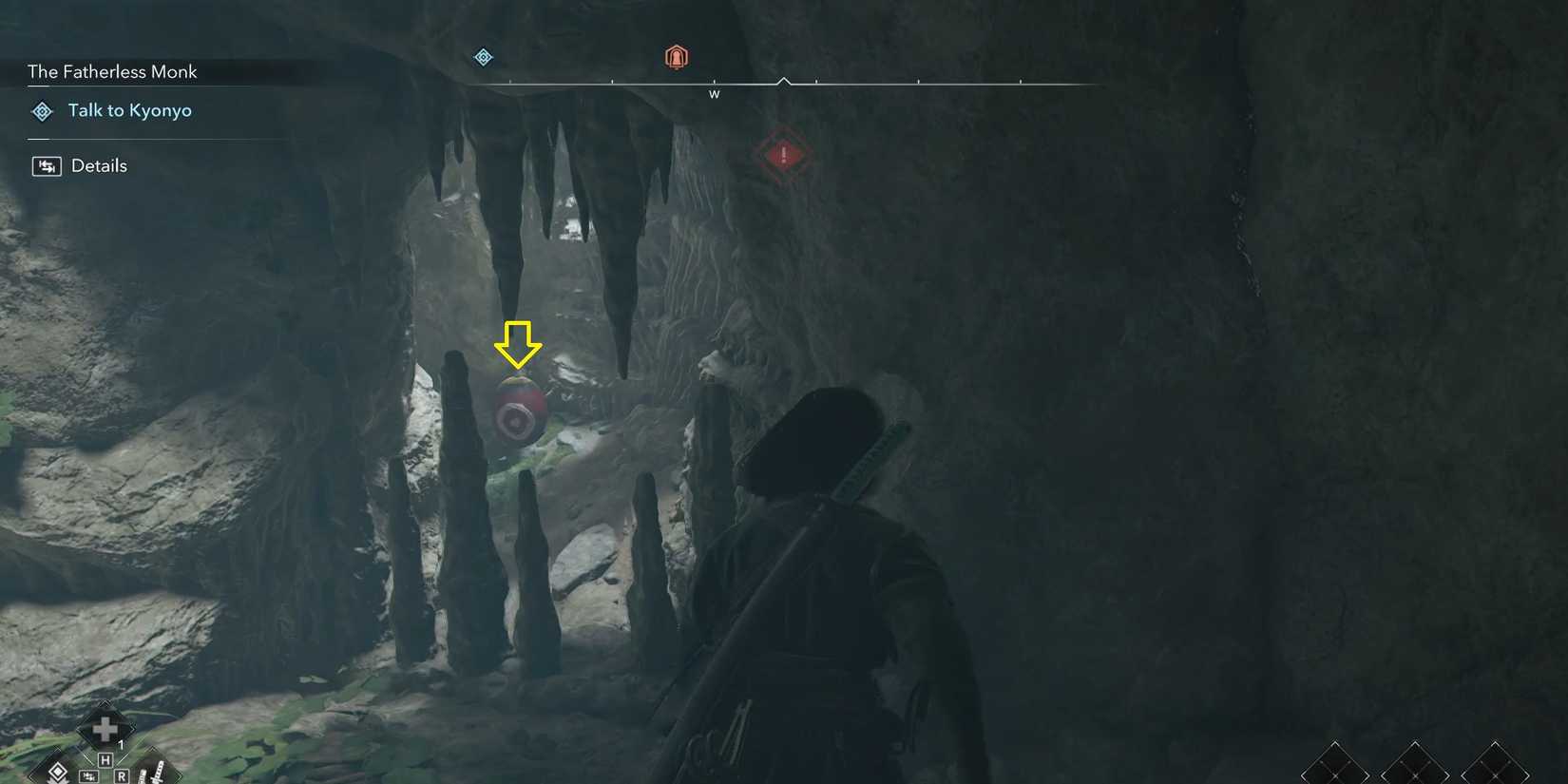
Task: Click the yellow arrow marker above the collectible
Action: coord(517,346)
